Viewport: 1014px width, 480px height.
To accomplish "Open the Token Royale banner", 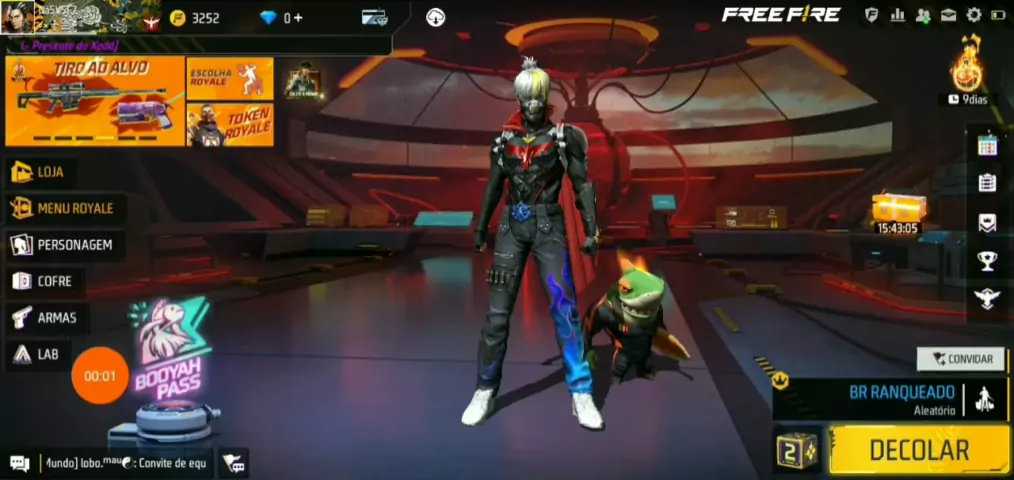I will (x=230, y=125).
